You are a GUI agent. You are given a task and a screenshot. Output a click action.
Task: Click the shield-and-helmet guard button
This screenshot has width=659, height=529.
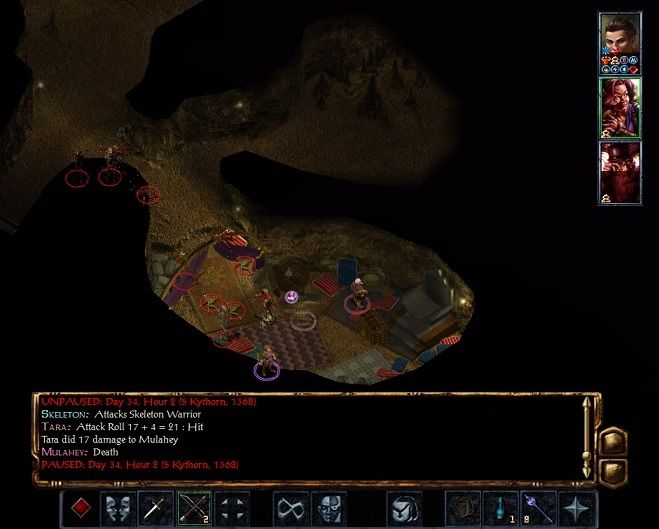402,507
